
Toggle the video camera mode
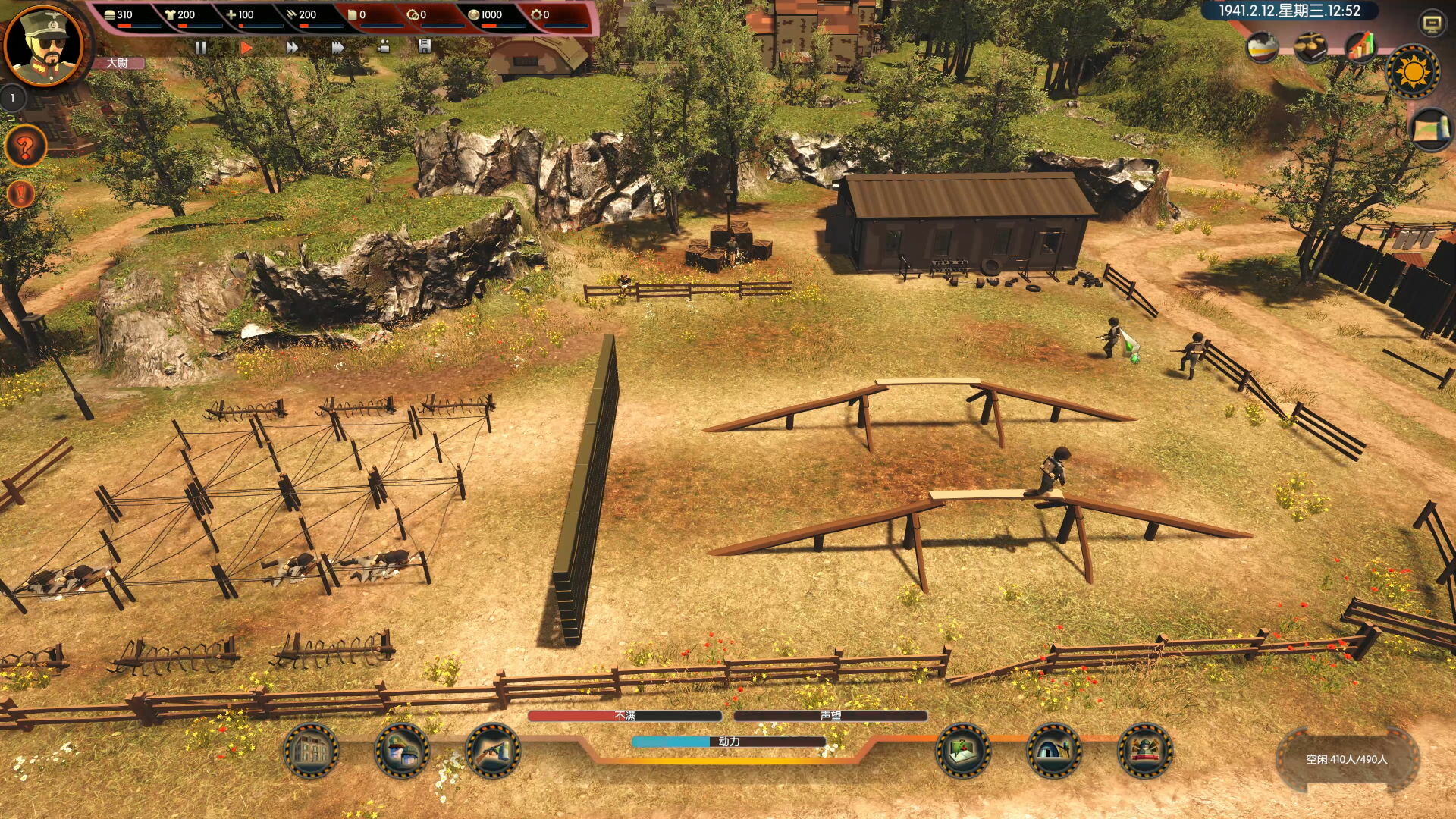coord(384,47)
